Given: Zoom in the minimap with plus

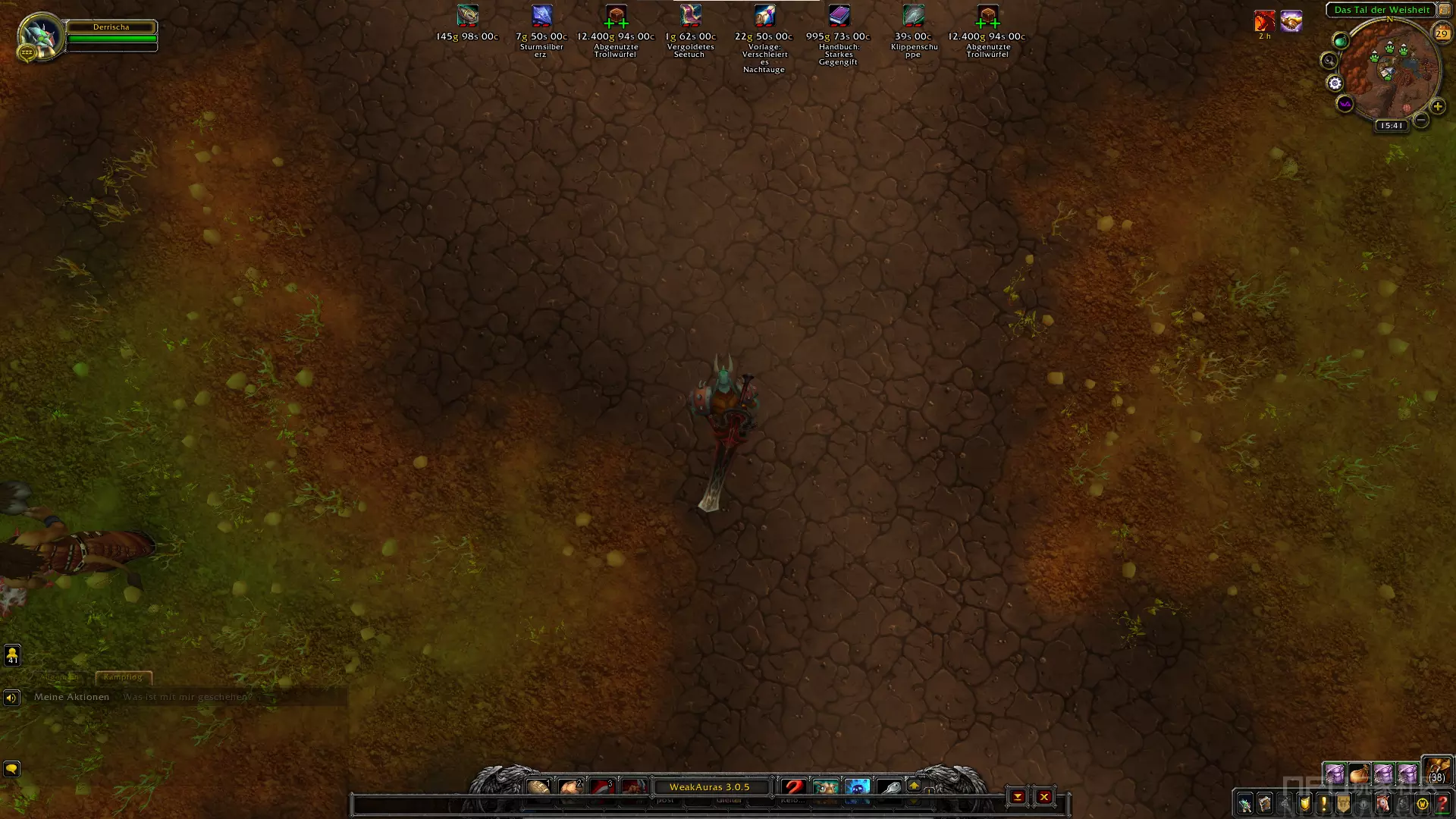Looking at the screenshot, I should (1437, 107).
